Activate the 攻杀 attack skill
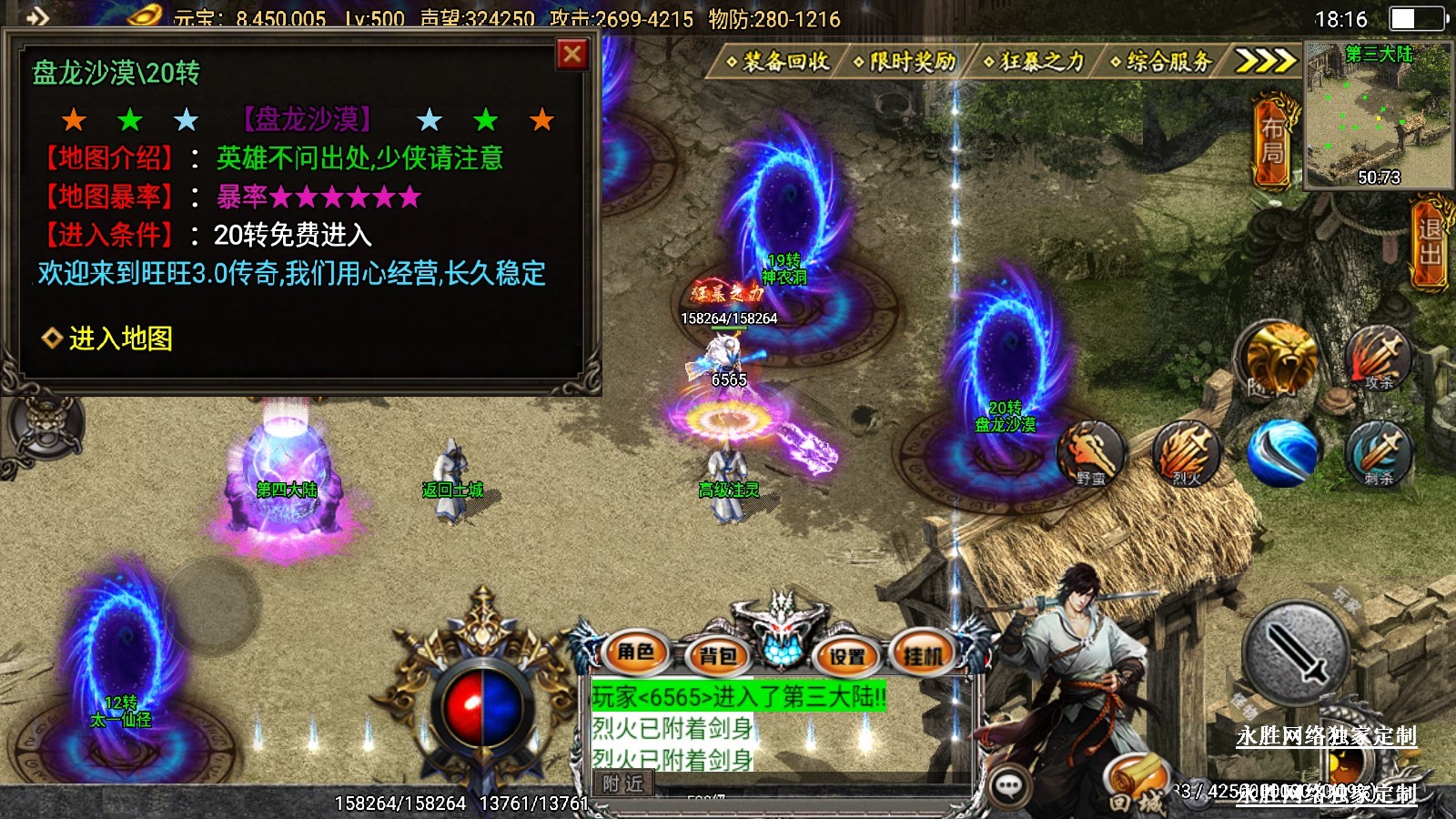Image resolution: width=1456 pixels, height=819 pixels. coord(1378,358)
